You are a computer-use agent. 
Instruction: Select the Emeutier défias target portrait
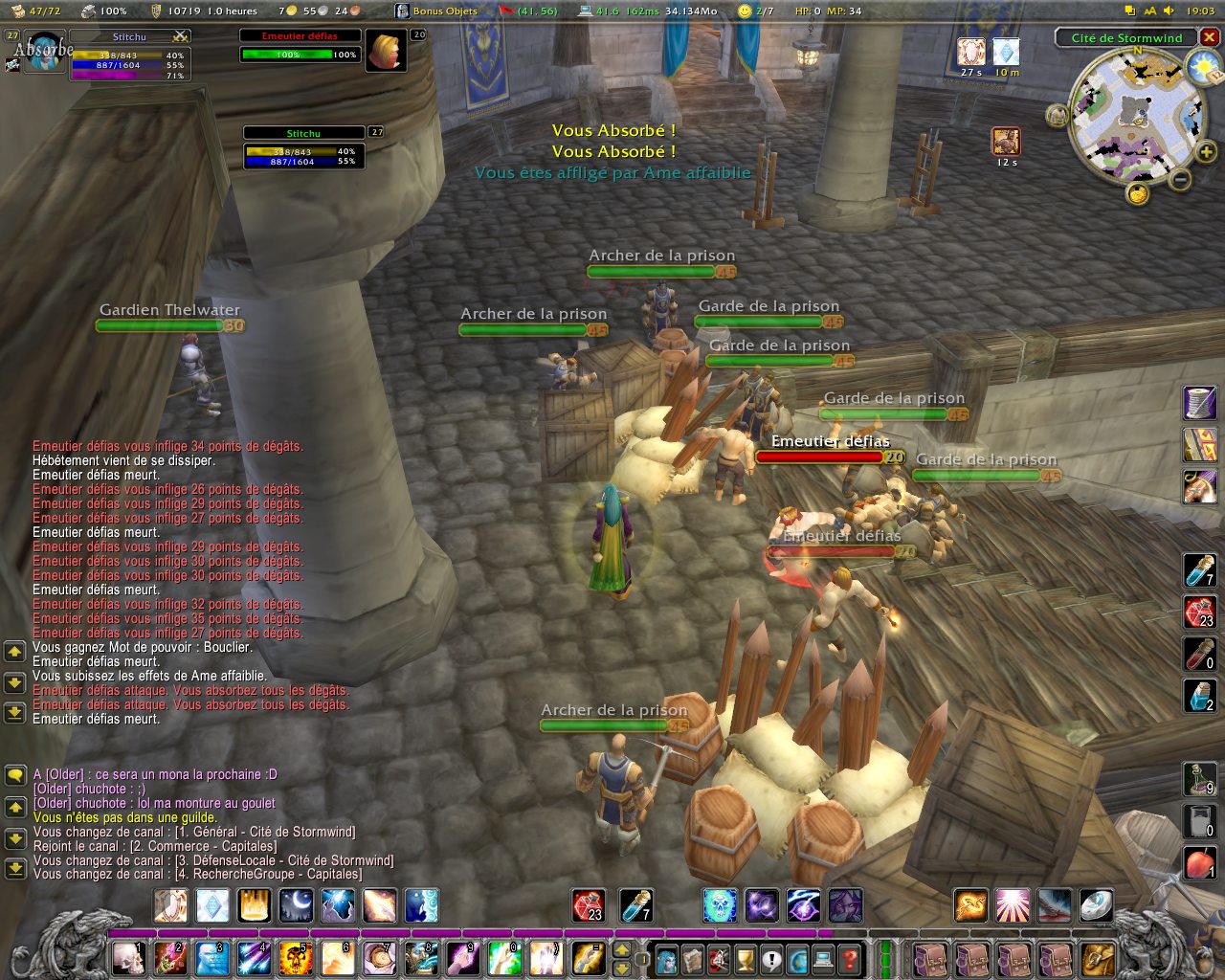(386, 51)
